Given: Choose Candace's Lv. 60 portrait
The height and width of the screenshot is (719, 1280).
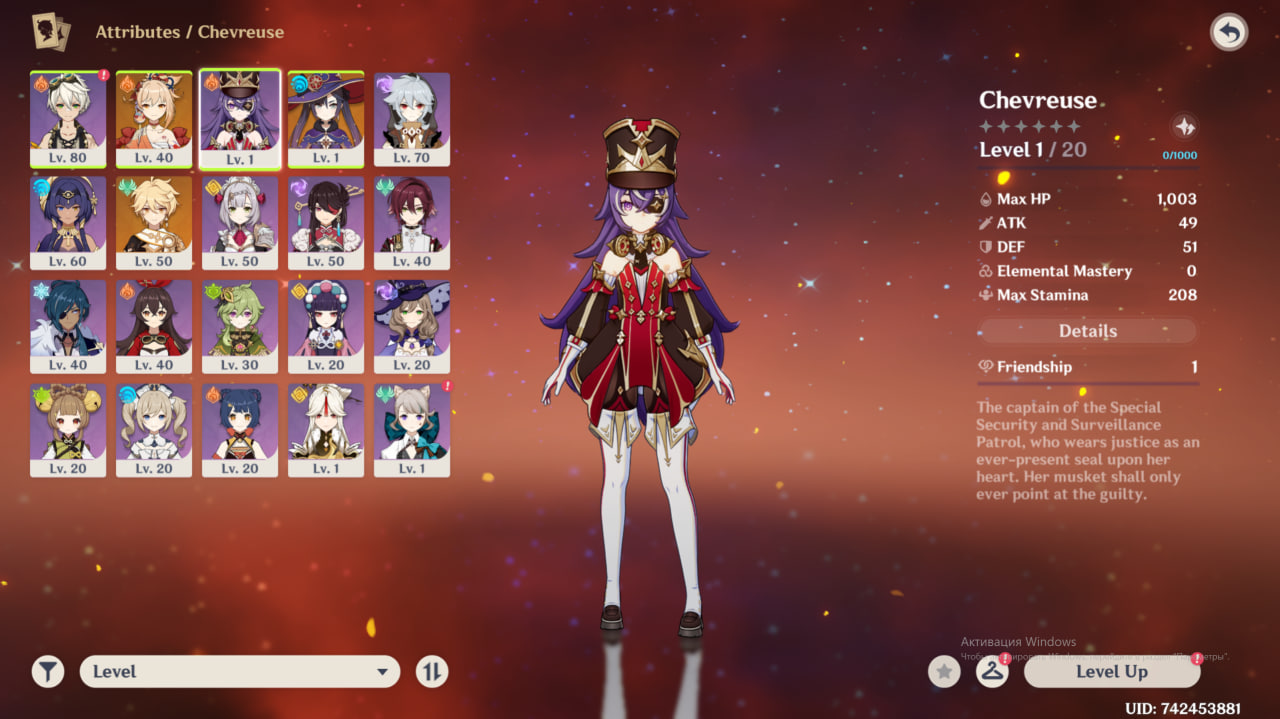Looking at the screenshot, I should pyautogui.click(x=68, y=222).
